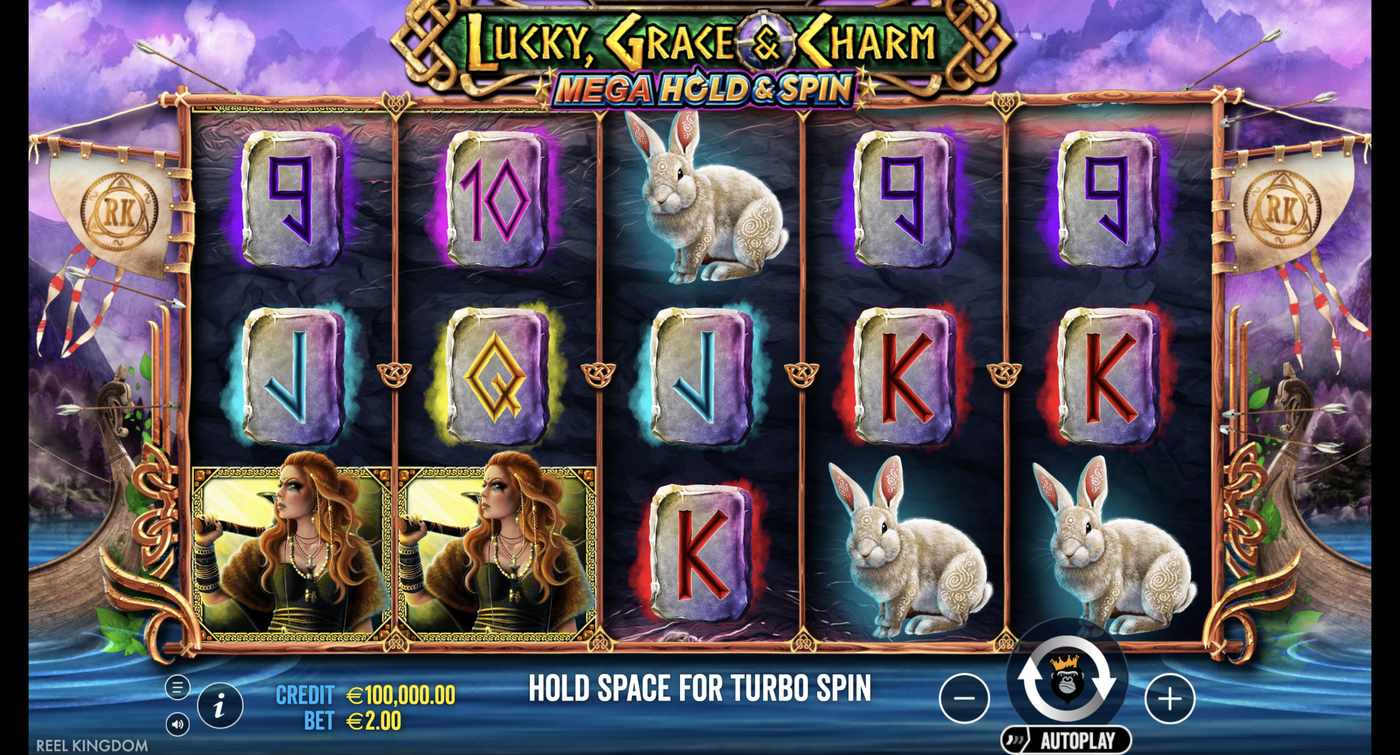Click the crowned gorilla logo
The width and height of the screenshot is (1400, 755).
click(x=1068, y=676)
